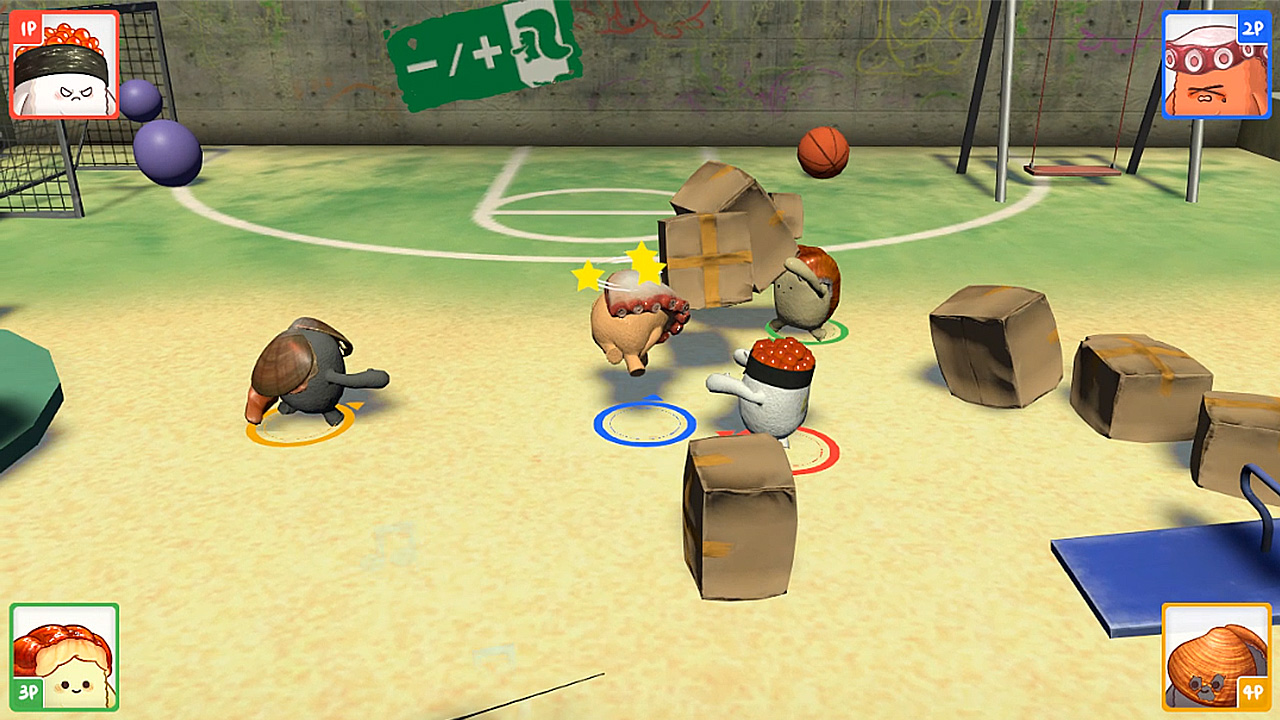Select the 3P portrait with green border
This screenshot has width=1280, height=720.
pos(63,655)
